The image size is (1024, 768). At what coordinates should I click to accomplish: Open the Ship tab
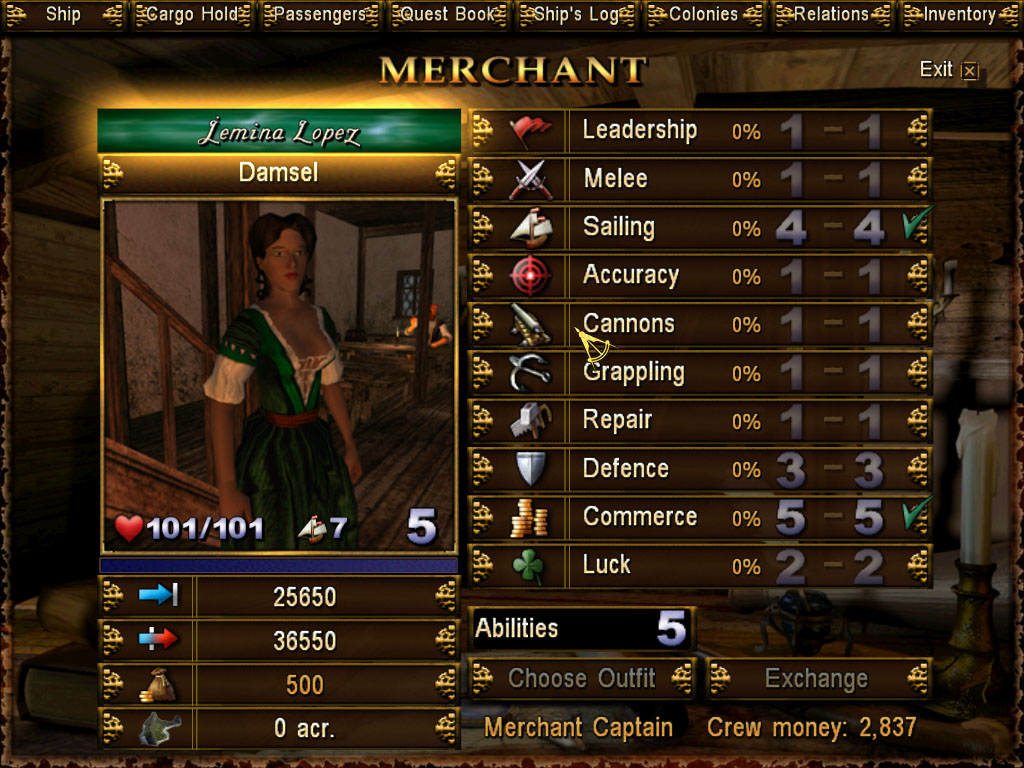tap(63, 15)
